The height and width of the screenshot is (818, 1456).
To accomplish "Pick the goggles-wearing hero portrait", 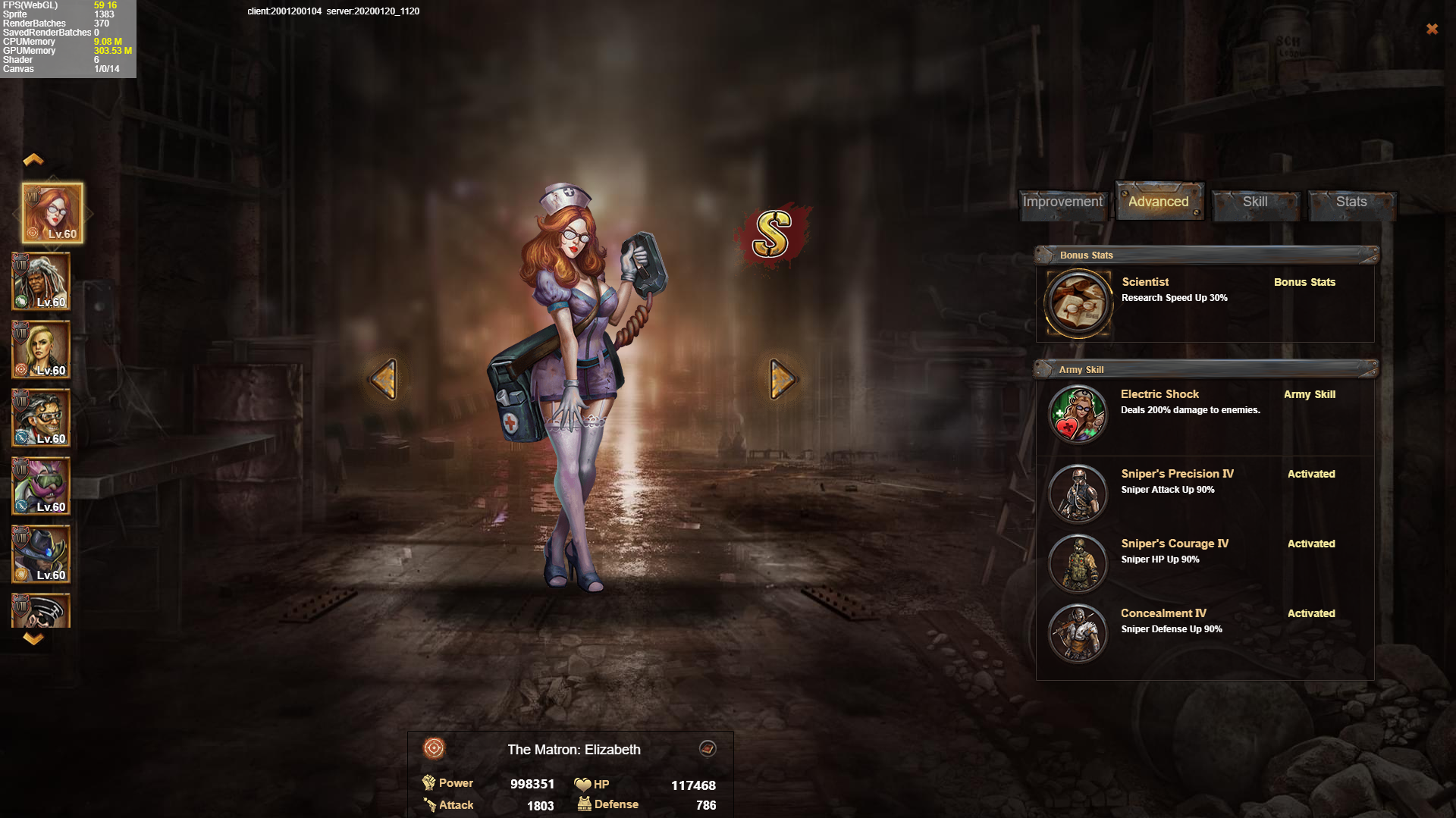I will click(x=42, y=418).
